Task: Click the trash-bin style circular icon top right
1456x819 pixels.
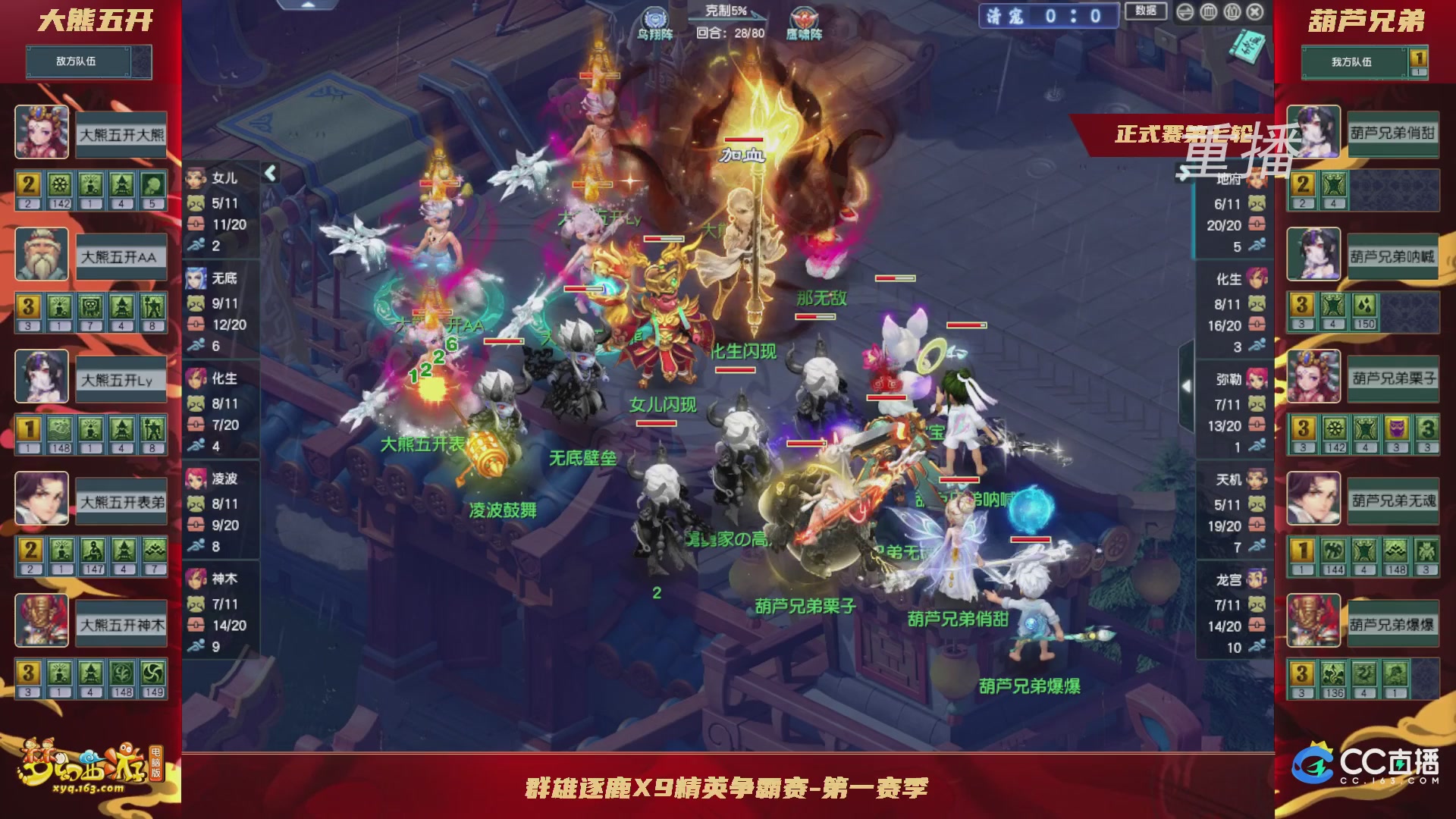Action: (x=1208, y=11)
